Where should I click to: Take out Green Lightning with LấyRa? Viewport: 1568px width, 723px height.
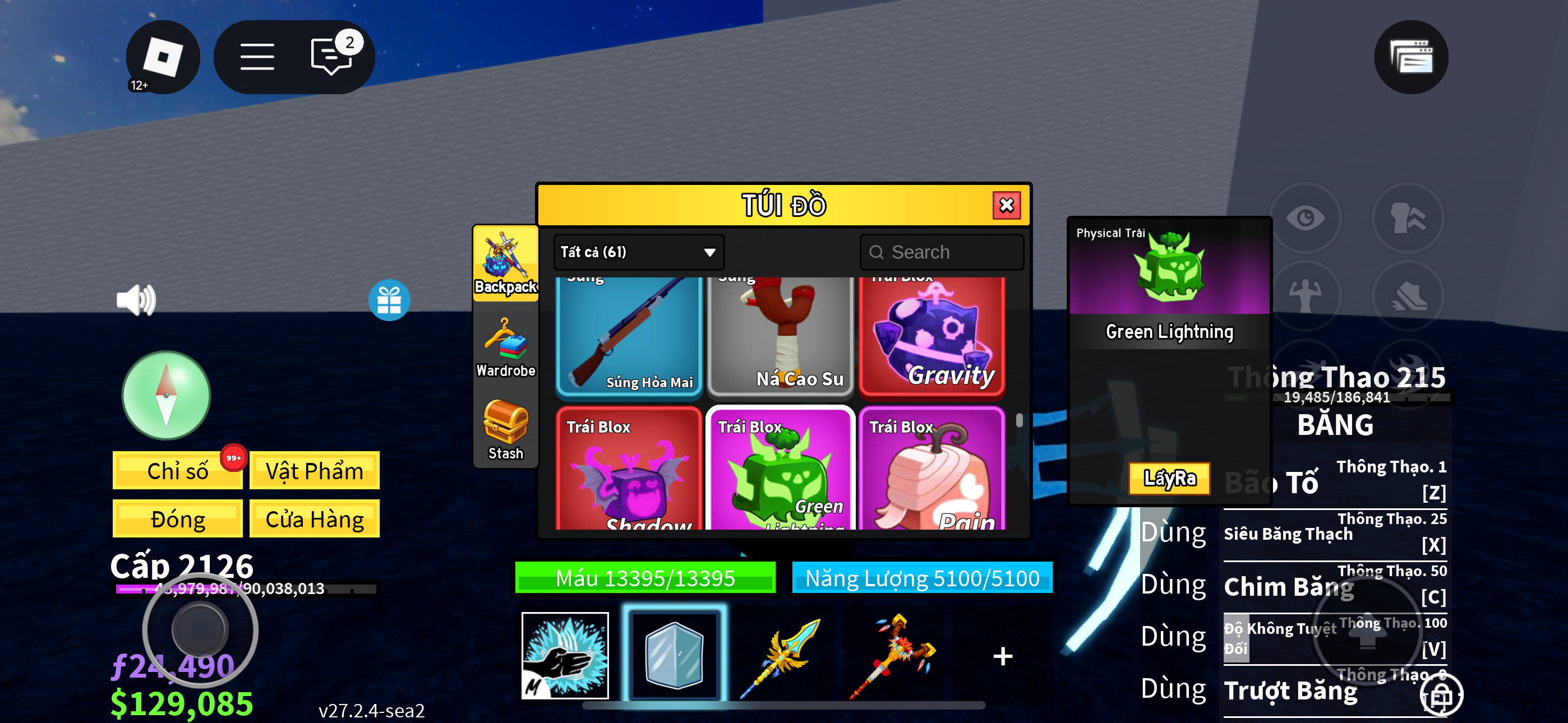click(1169, 478)
